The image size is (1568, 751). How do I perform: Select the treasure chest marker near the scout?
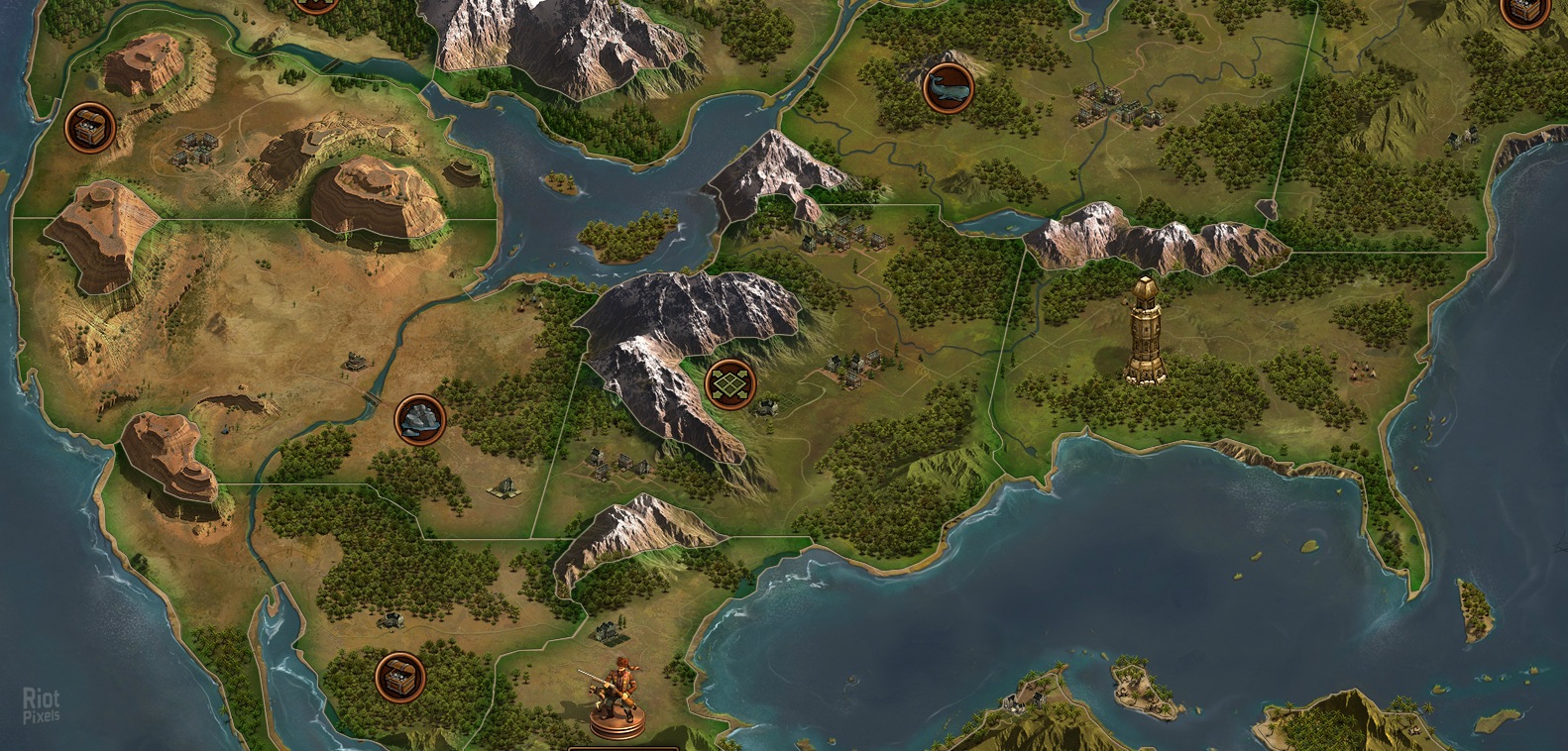[400, 678]
